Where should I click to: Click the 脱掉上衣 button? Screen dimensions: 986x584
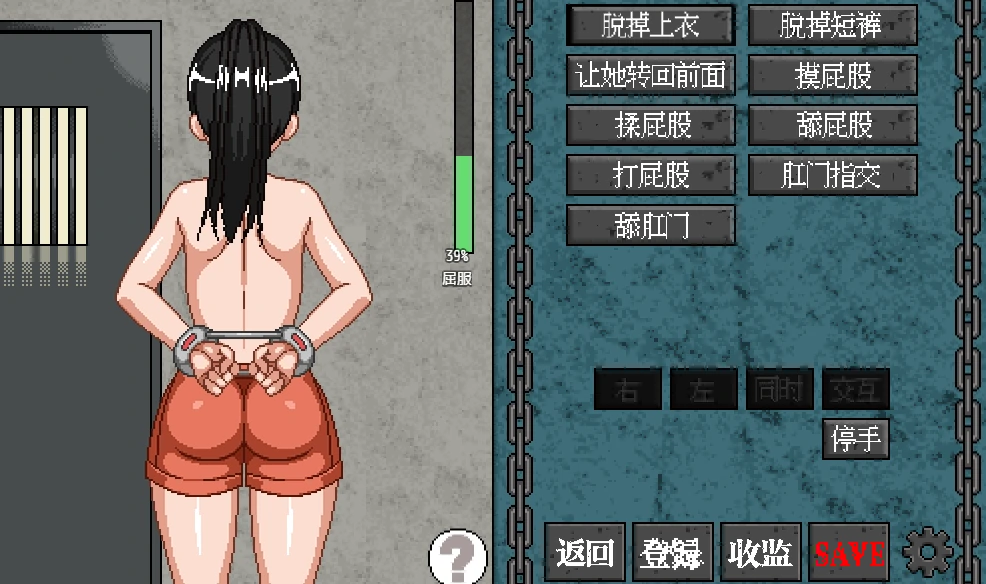tap(650, 25)
